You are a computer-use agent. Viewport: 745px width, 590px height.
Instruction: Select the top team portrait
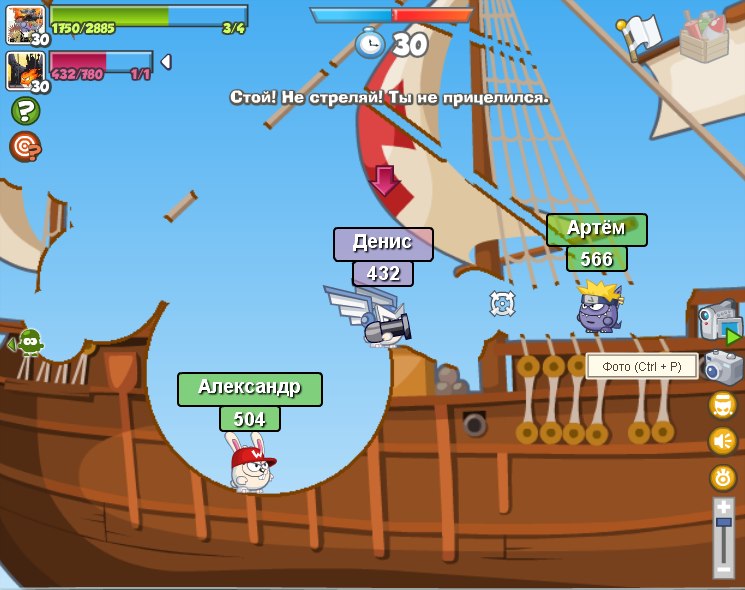[24, 24]
